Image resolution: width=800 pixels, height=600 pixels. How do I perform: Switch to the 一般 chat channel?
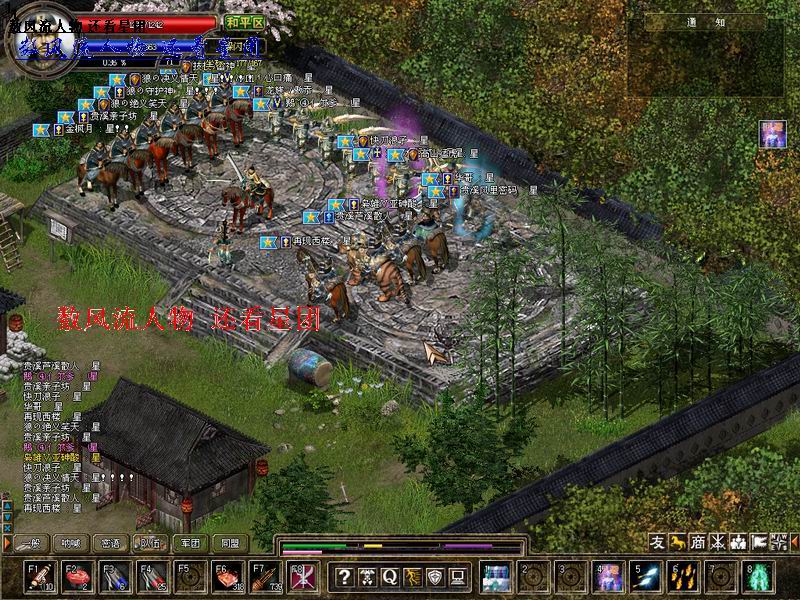pyautogui.click(x=32, y=543)
